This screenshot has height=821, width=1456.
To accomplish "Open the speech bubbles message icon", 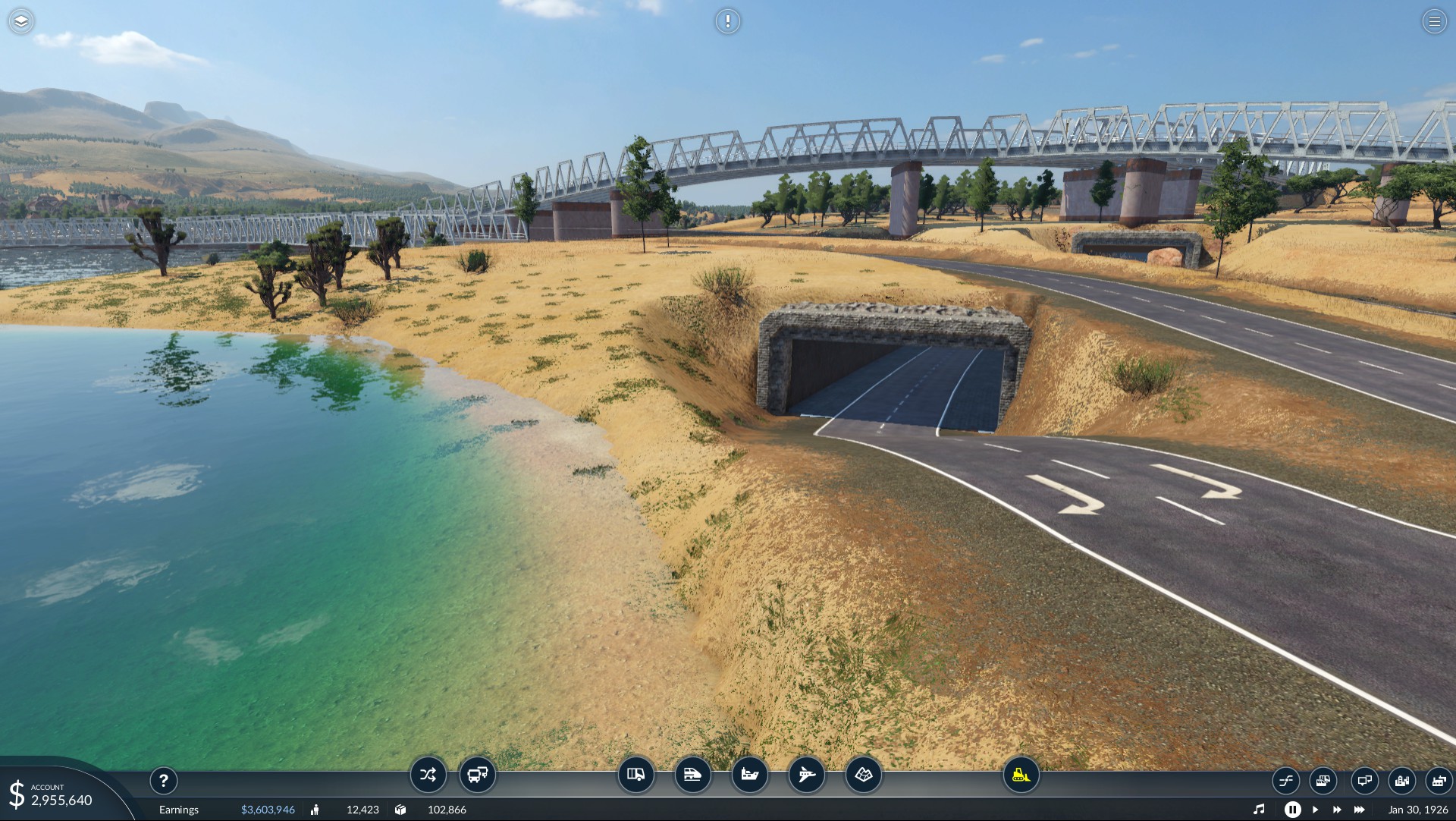I will [1364, 780].
